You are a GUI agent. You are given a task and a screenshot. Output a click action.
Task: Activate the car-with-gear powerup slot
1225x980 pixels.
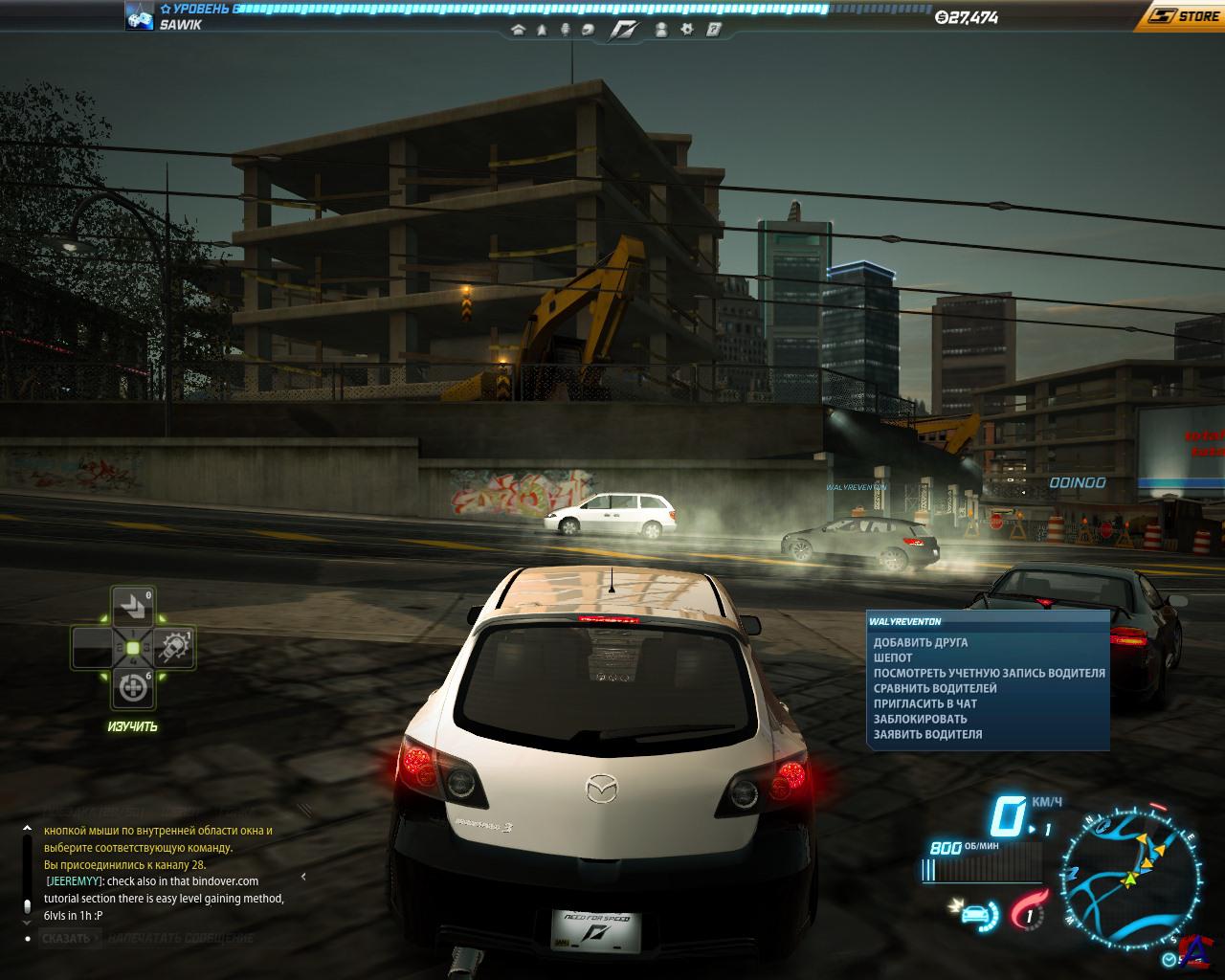pyautogui.click(x=175, y=648)
